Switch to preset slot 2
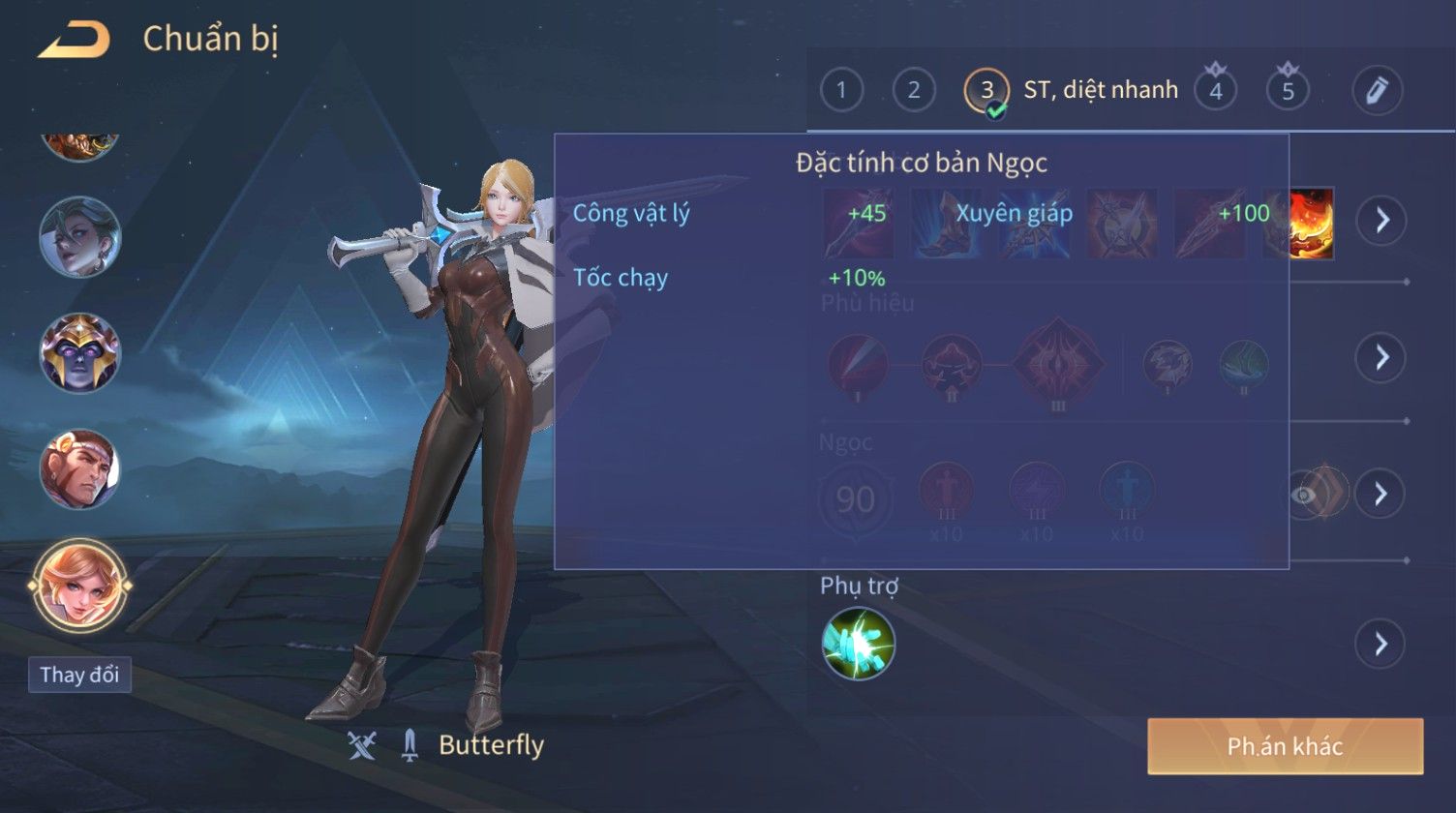 [913, 90]
